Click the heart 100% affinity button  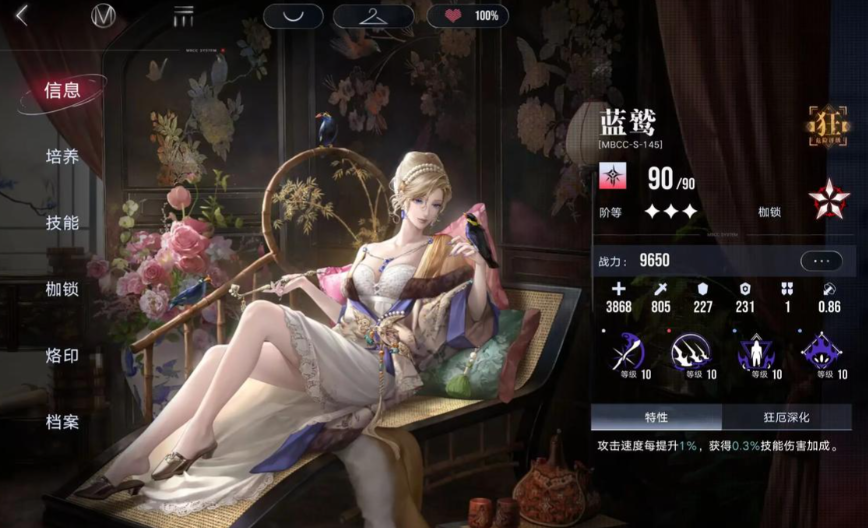[467, 16]
